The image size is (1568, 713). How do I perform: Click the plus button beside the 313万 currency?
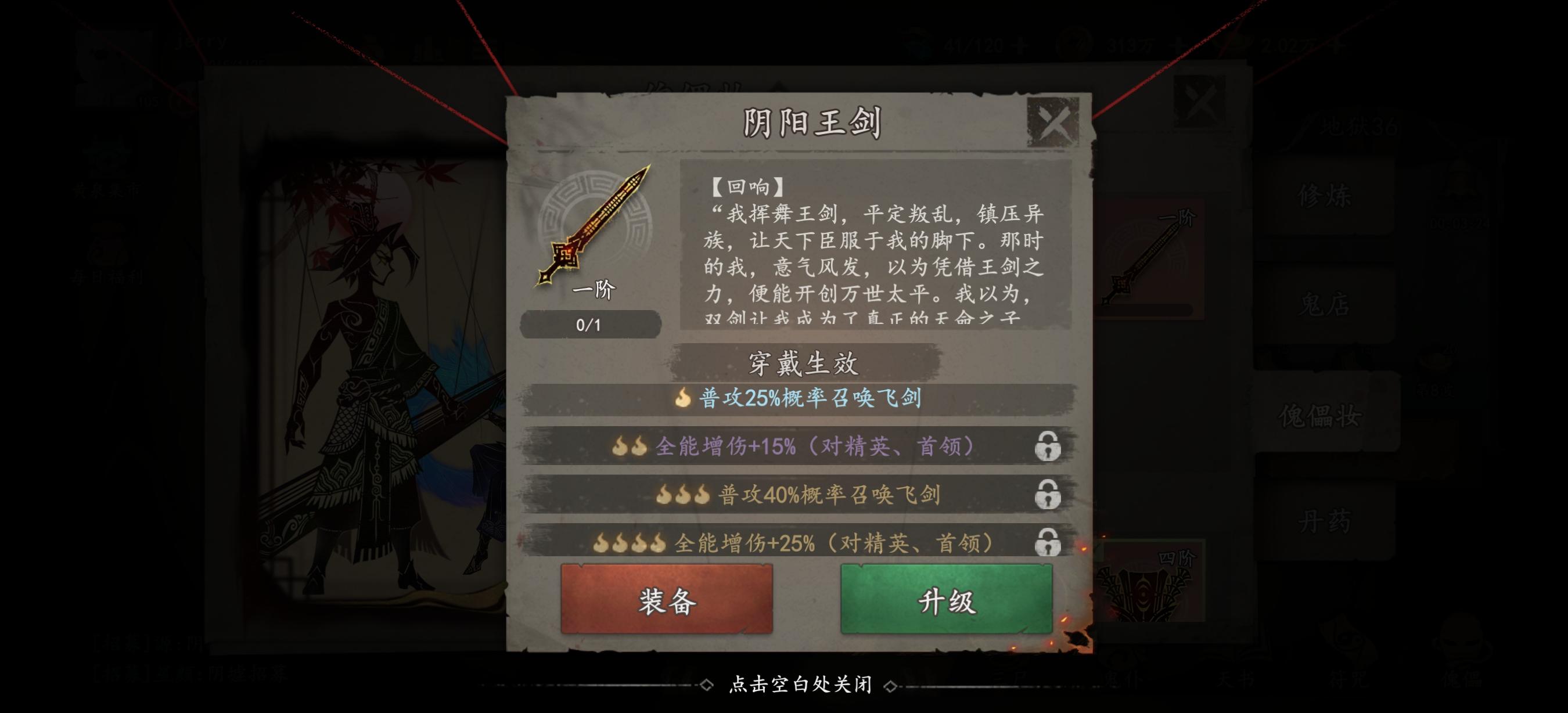pos(1178,45)
